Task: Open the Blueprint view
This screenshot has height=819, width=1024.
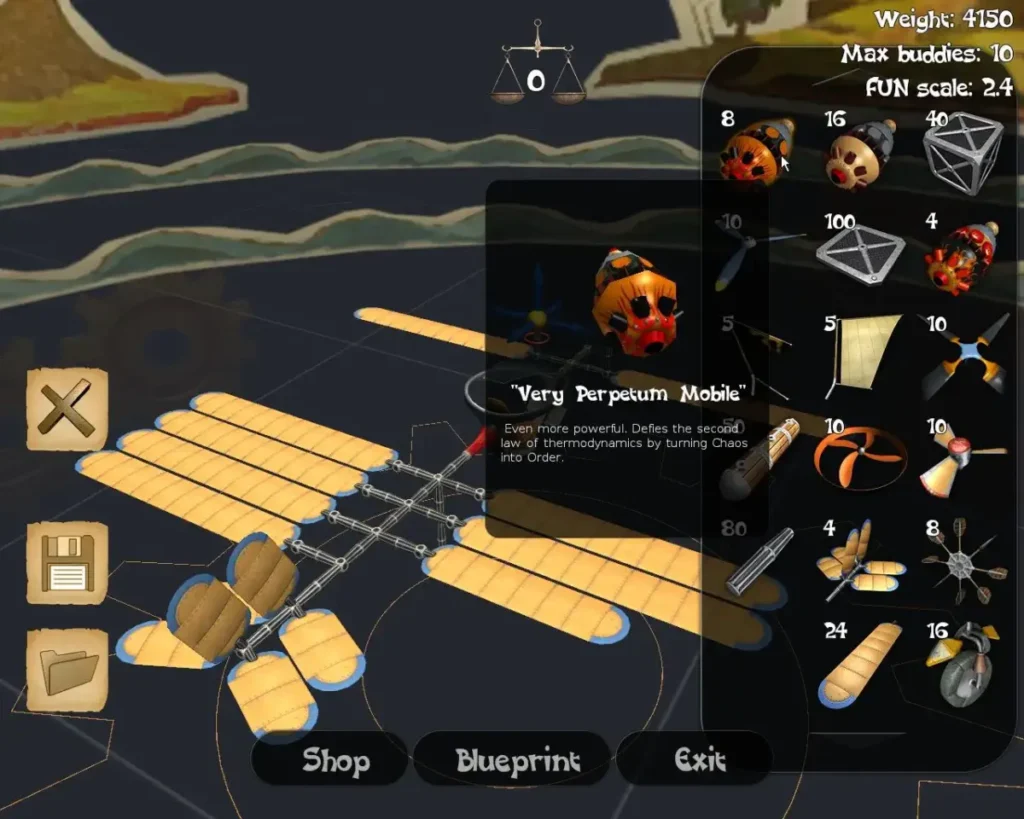Action: point(516,760)
